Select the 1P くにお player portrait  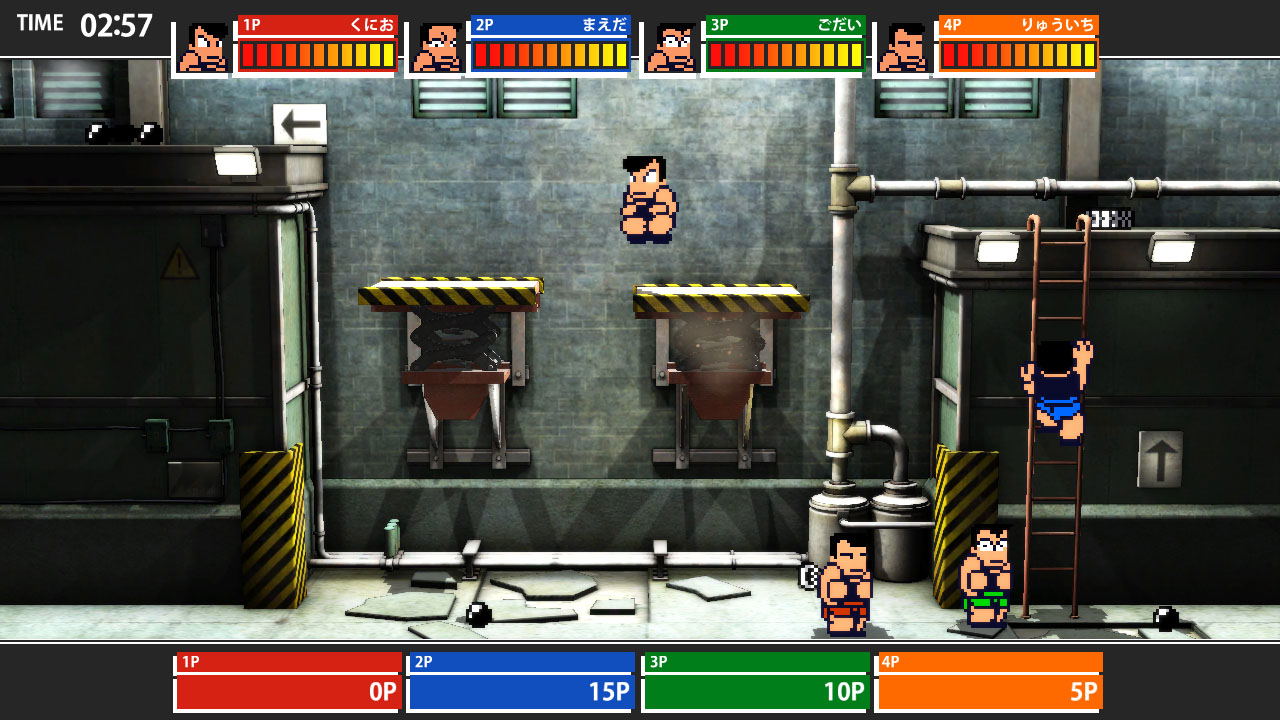click(x=203, y=48)
